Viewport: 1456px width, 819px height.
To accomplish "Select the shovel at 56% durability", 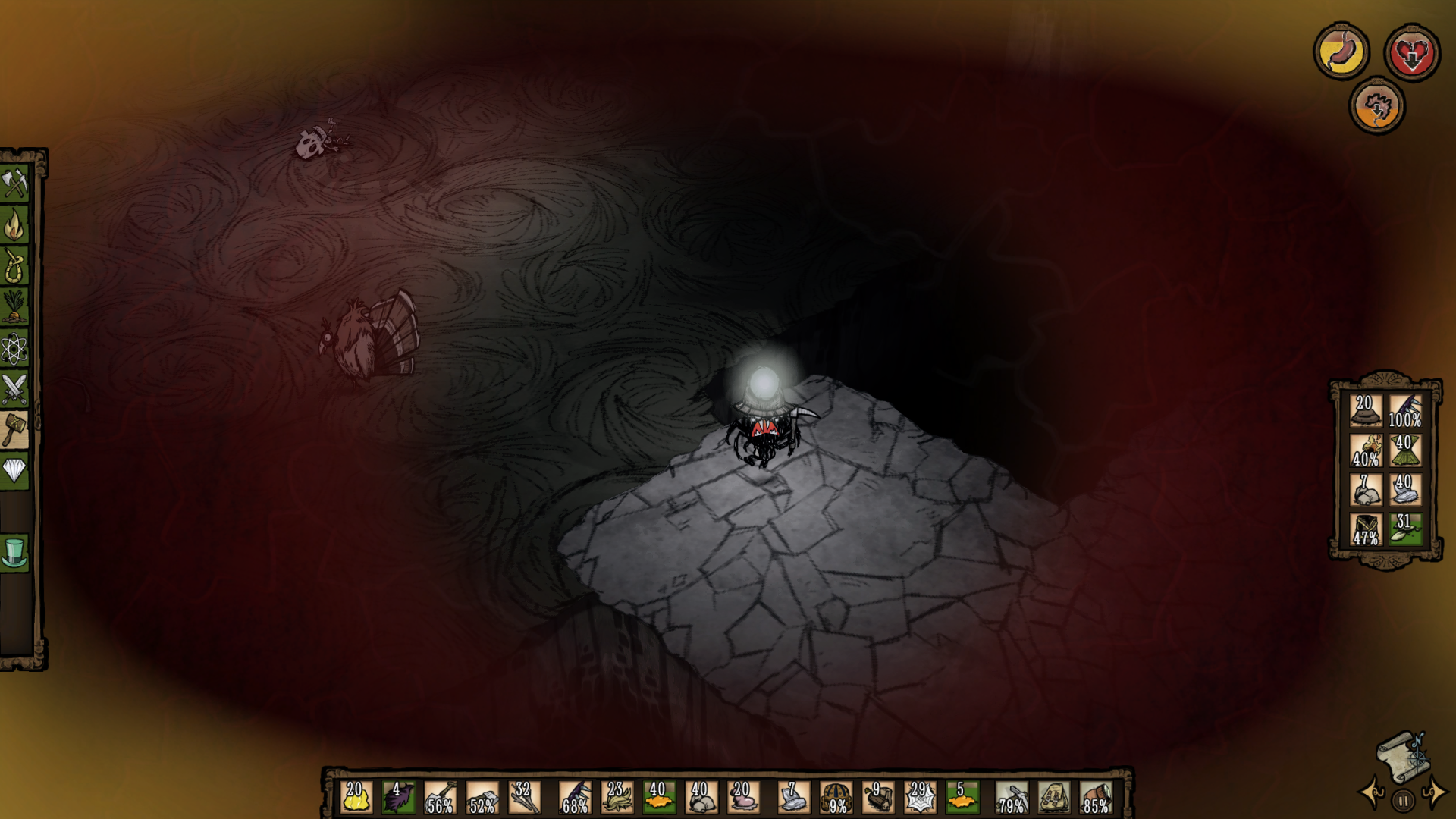I will pyautogui.click(x=440, y=798).
